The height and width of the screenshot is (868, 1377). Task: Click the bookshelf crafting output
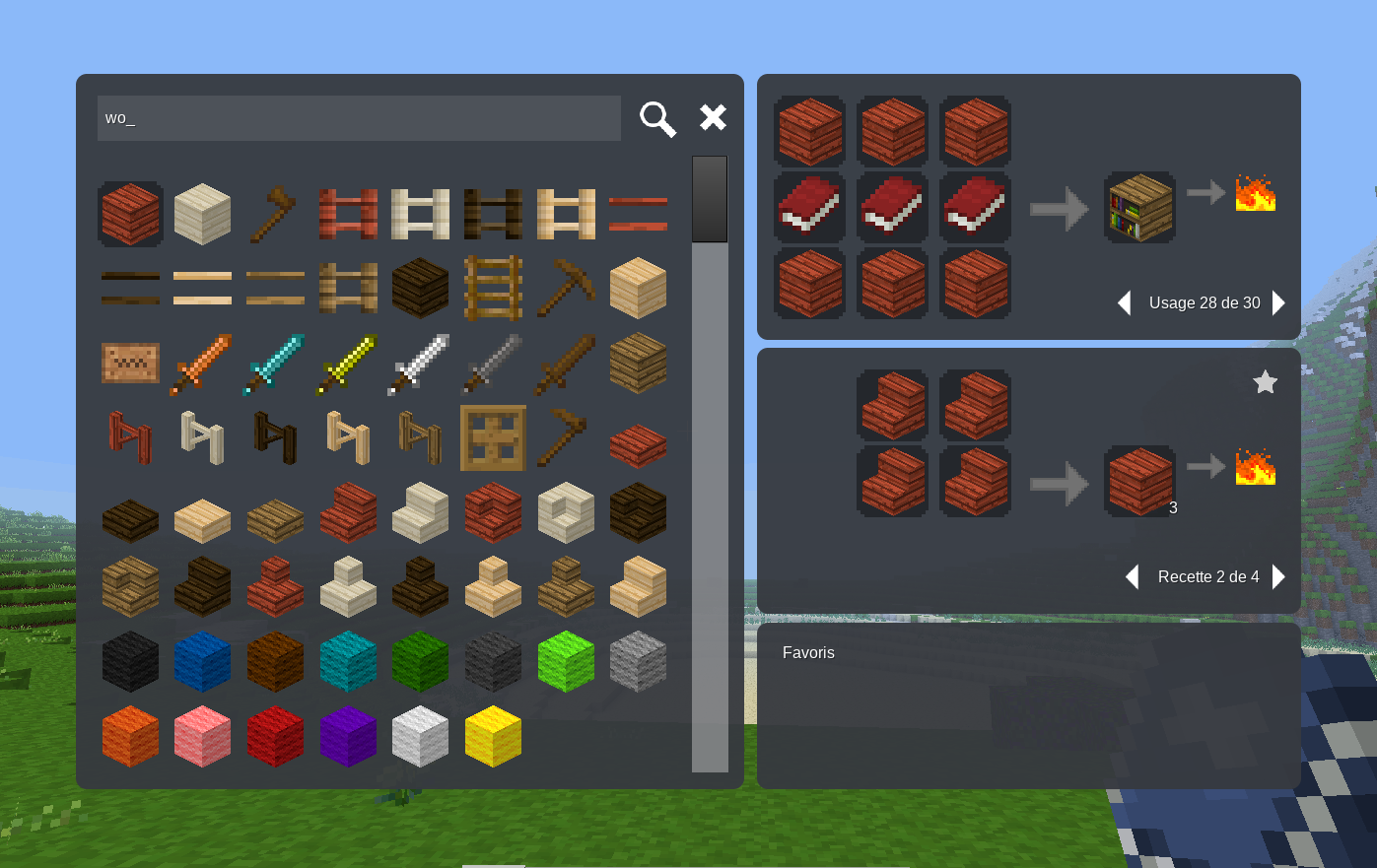1139,207
